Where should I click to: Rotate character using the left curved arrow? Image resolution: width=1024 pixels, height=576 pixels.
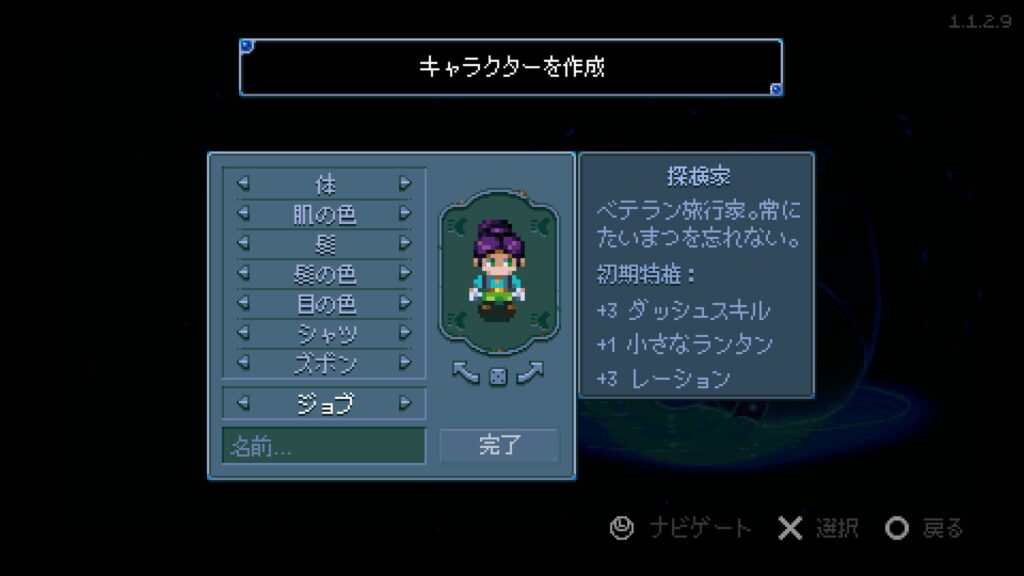pos(467,373)
